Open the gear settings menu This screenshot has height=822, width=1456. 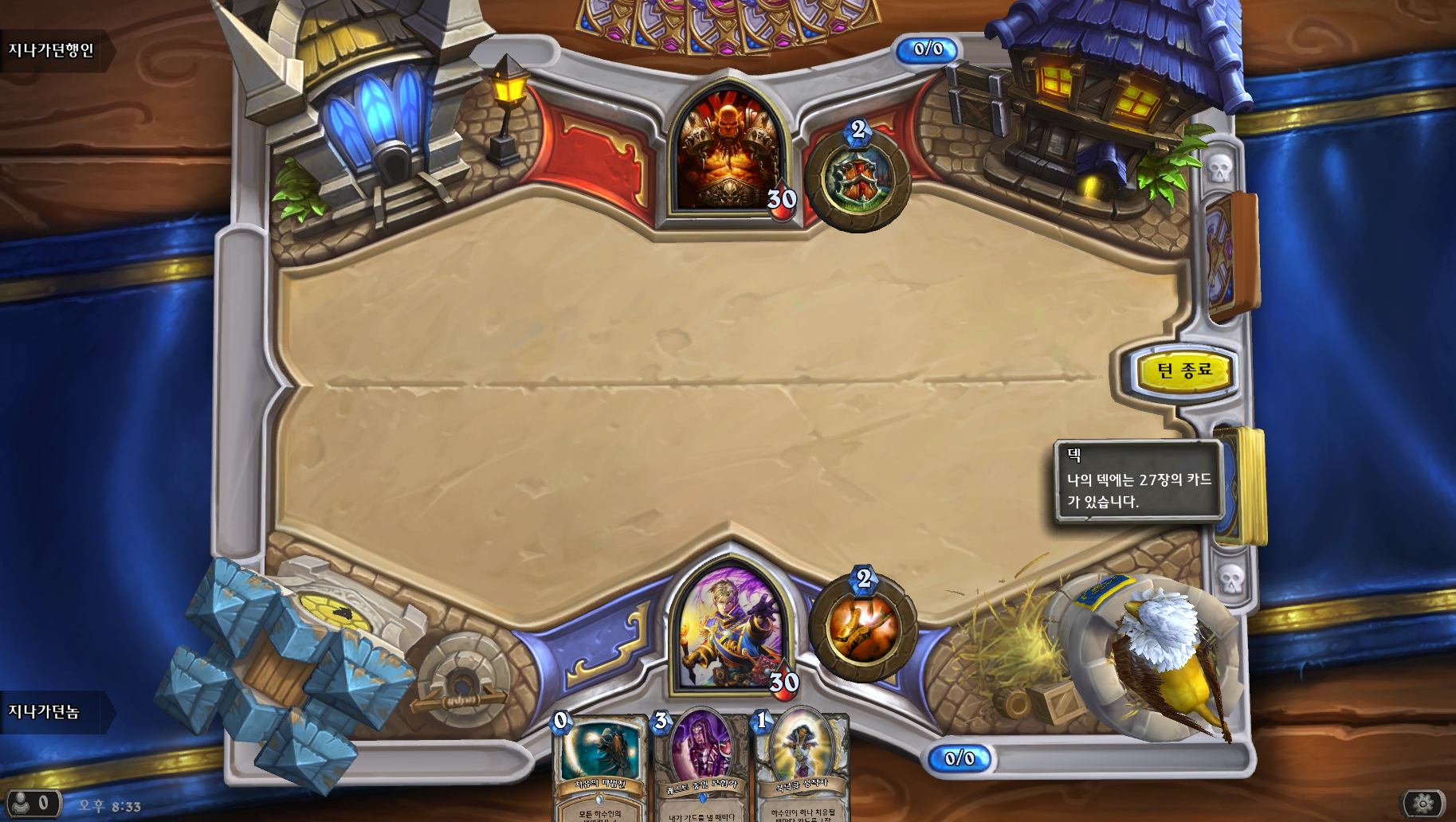tap(1423, 803)
